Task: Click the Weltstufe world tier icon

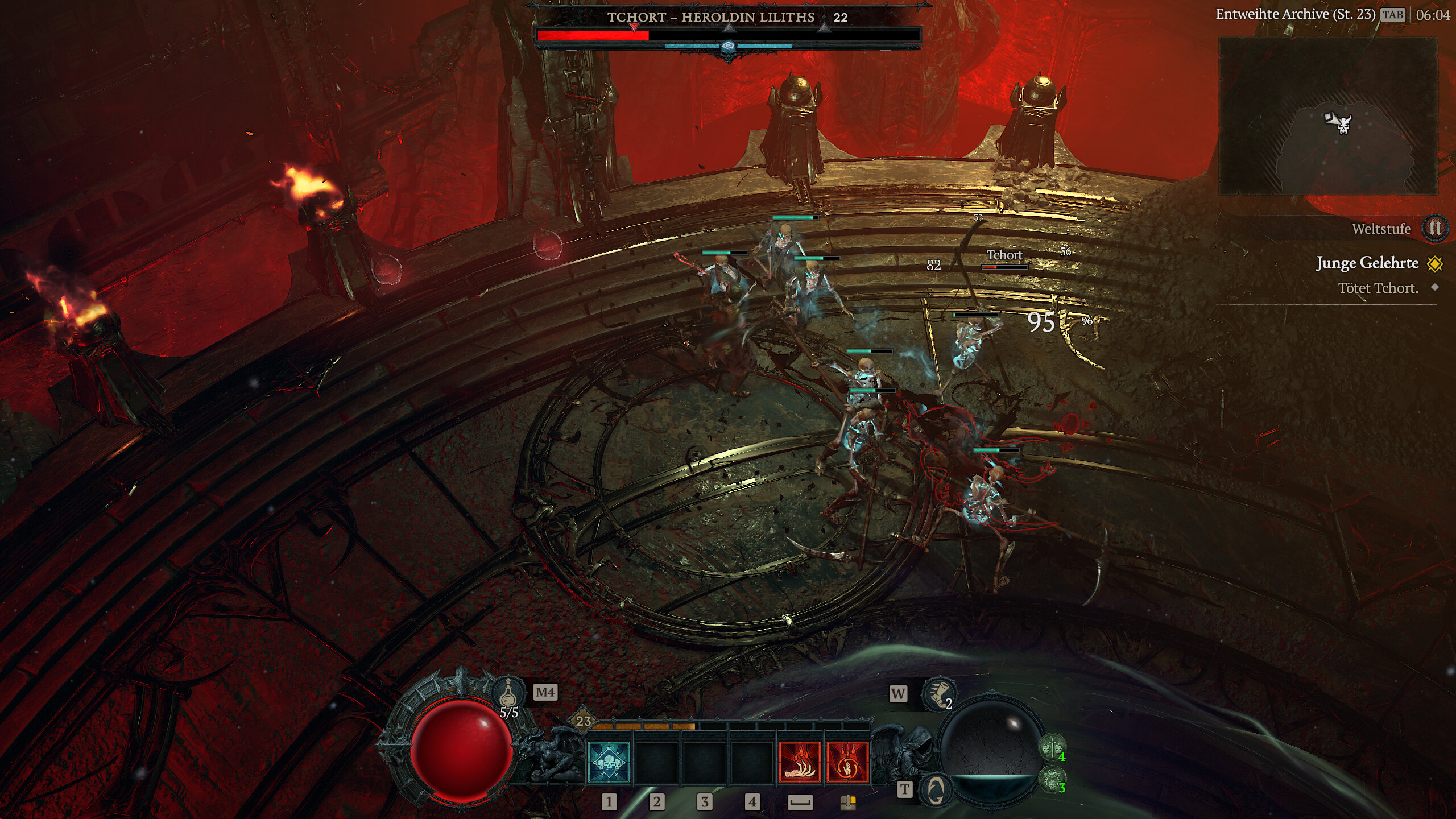Action: pyautogui.click(x=1434, y=229)
